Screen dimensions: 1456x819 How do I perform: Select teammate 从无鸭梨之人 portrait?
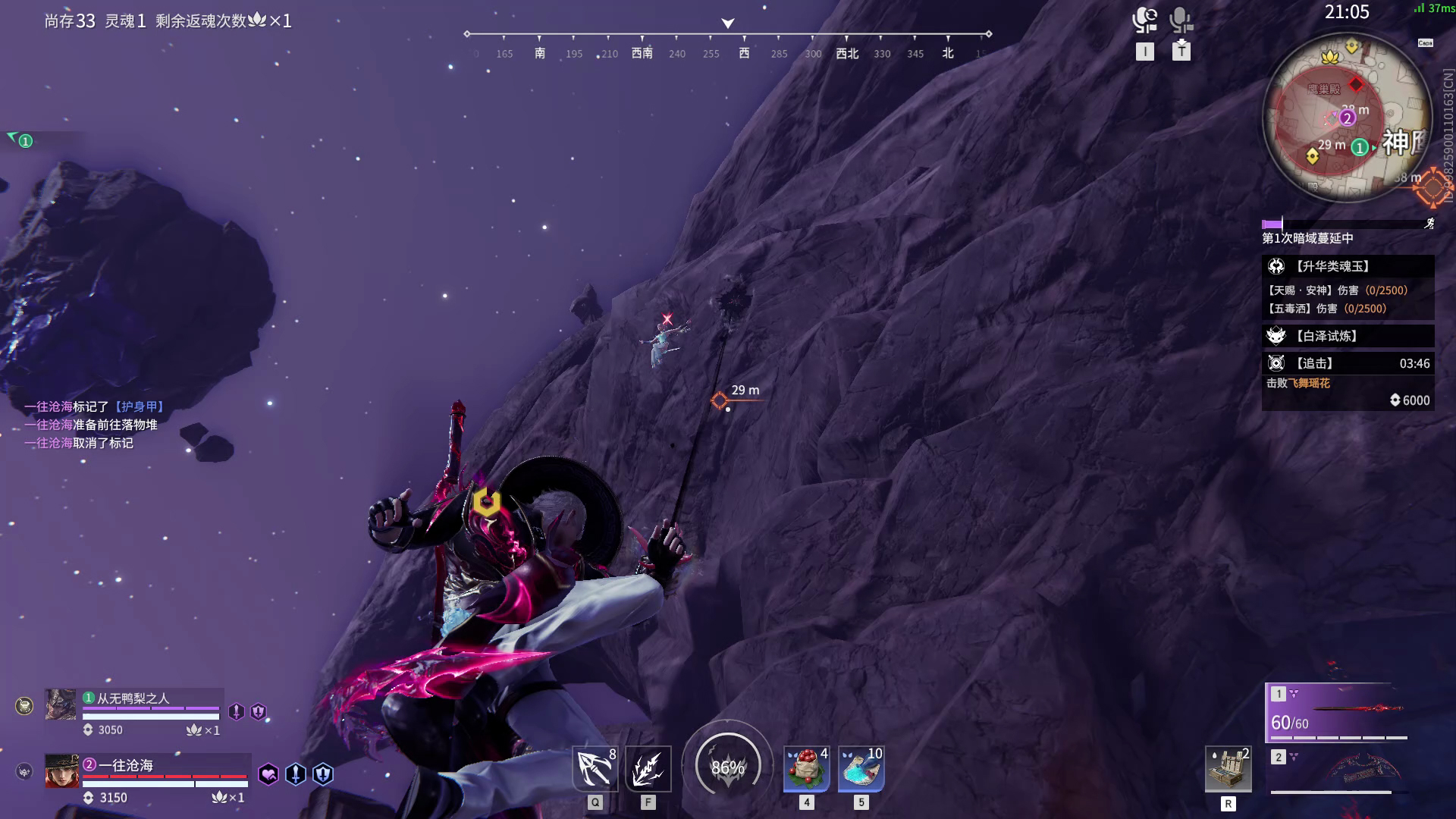point(61,704)
